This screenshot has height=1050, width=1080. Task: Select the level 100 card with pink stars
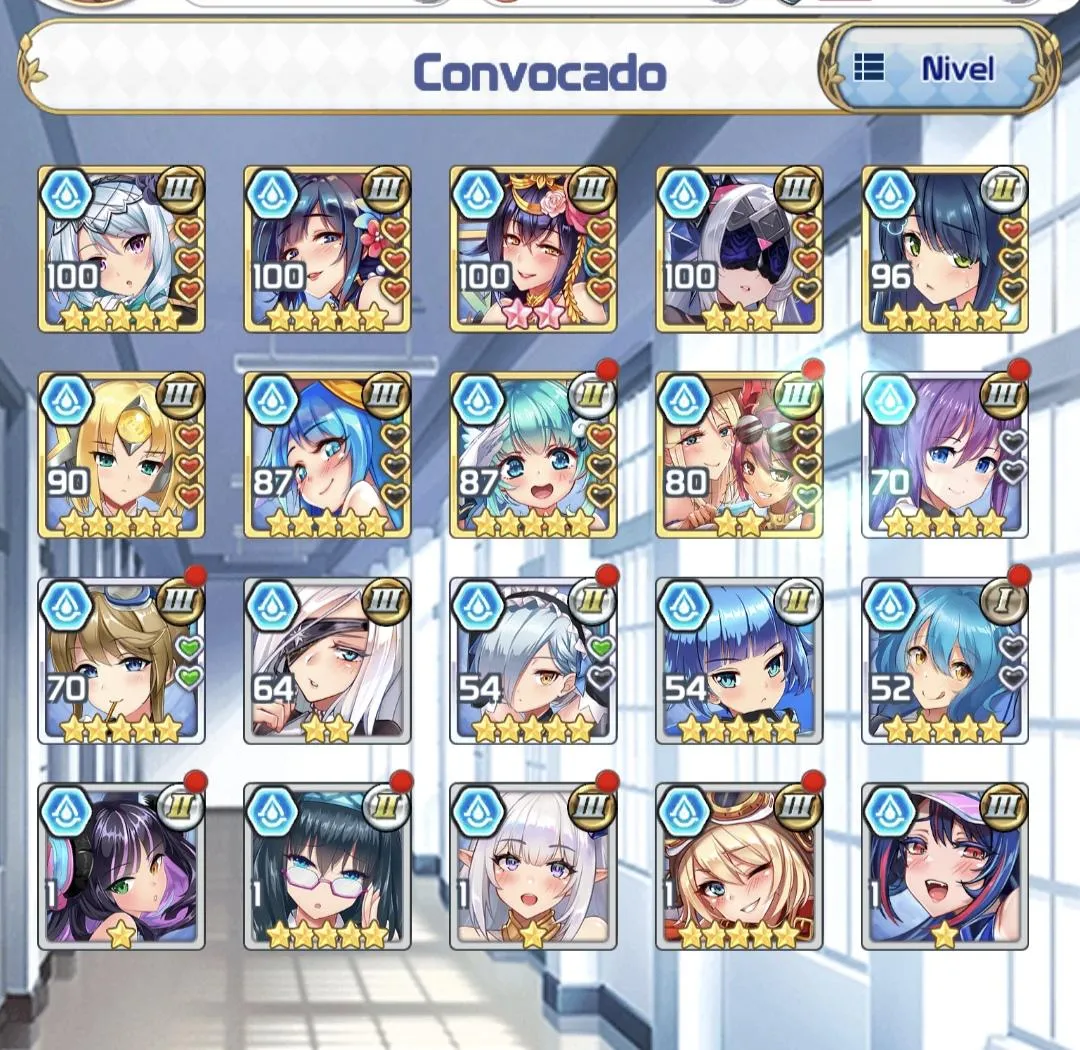[533, 249]
